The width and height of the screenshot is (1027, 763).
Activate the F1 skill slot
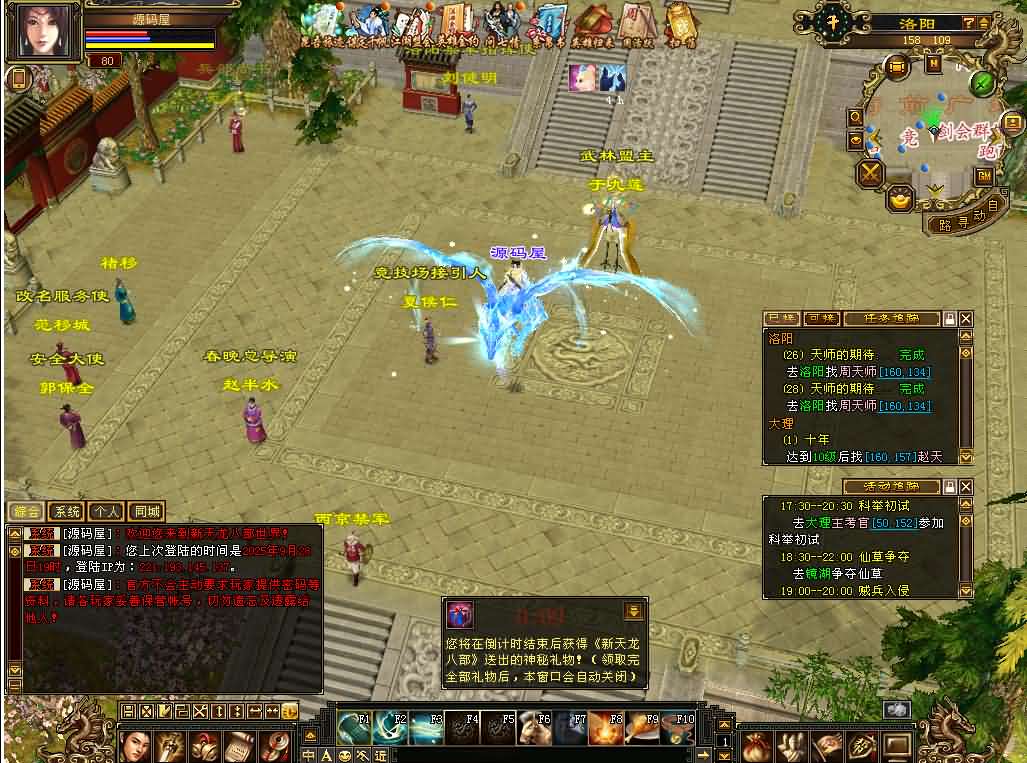(x=355, y=728)
